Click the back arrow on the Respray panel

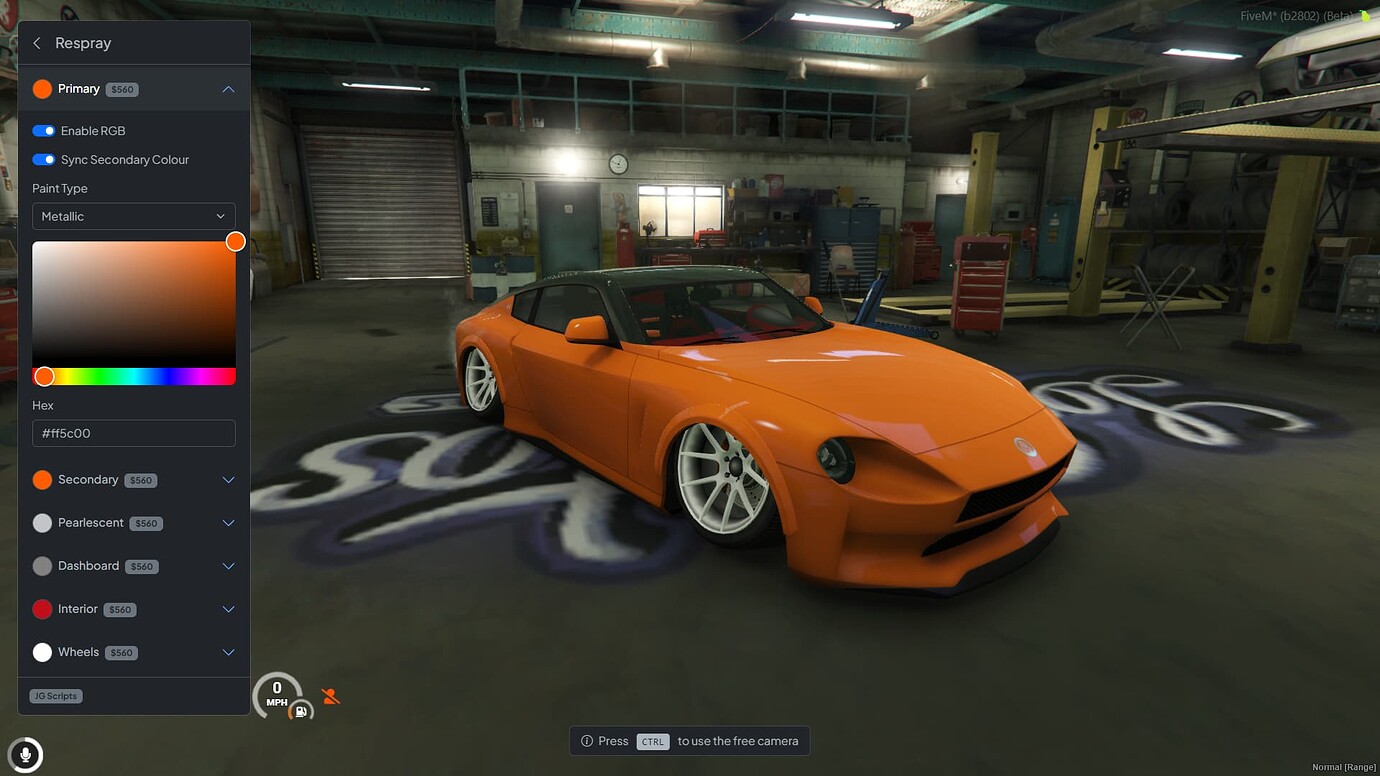(35, 42)
